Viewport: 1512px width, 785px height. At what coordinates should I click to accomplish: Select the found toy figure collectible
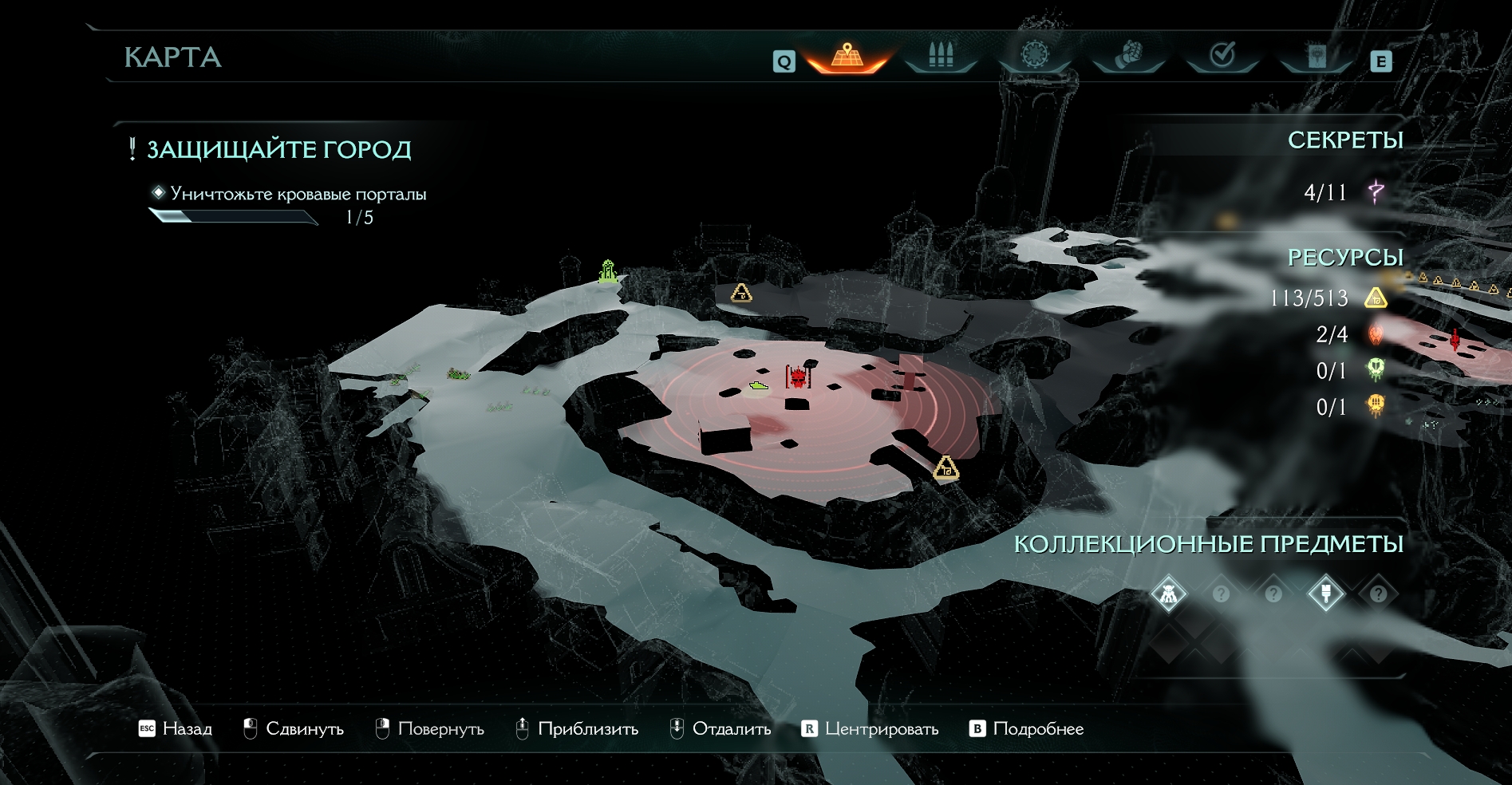coord(1169,594)
